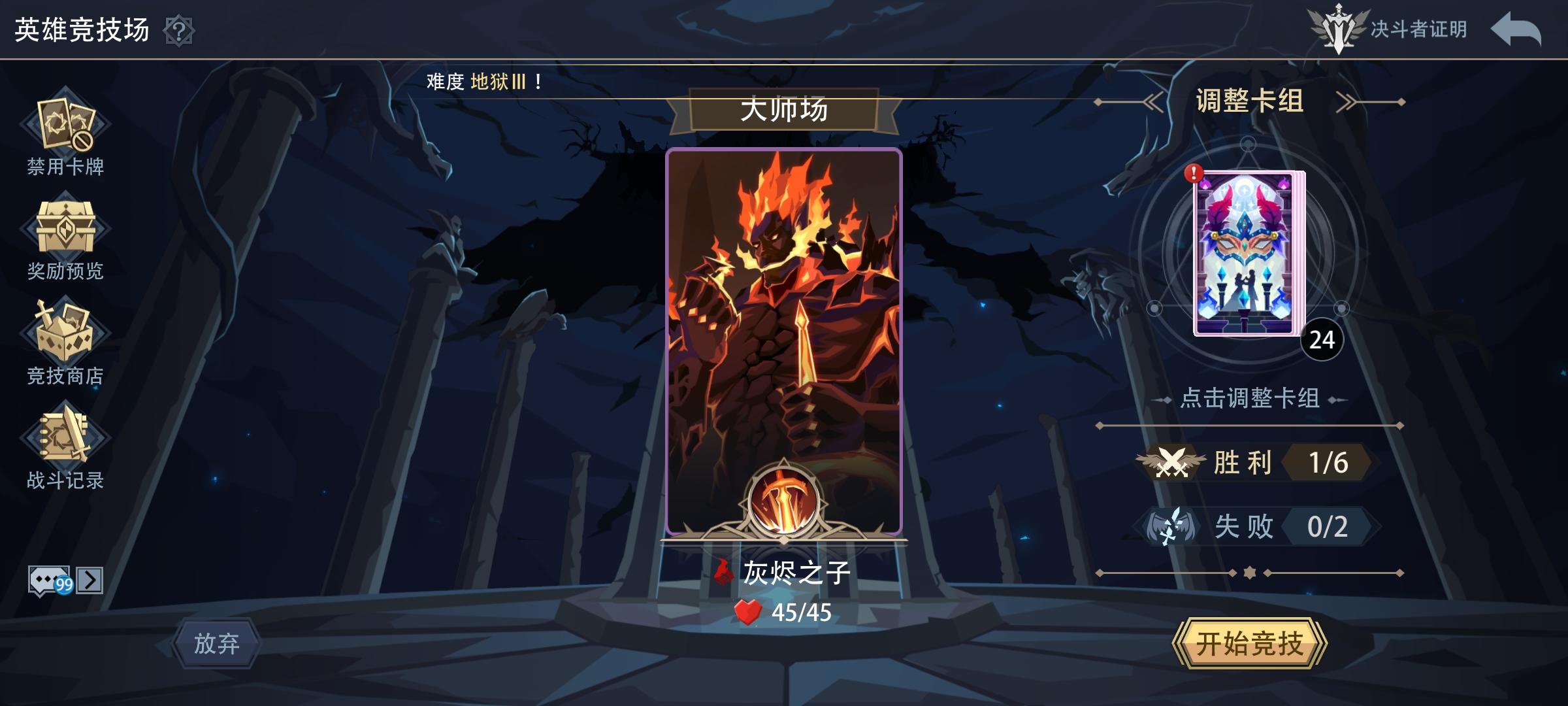Open the 禁用卡牌 banned cards panel
1568x706 pixels.
65,124
